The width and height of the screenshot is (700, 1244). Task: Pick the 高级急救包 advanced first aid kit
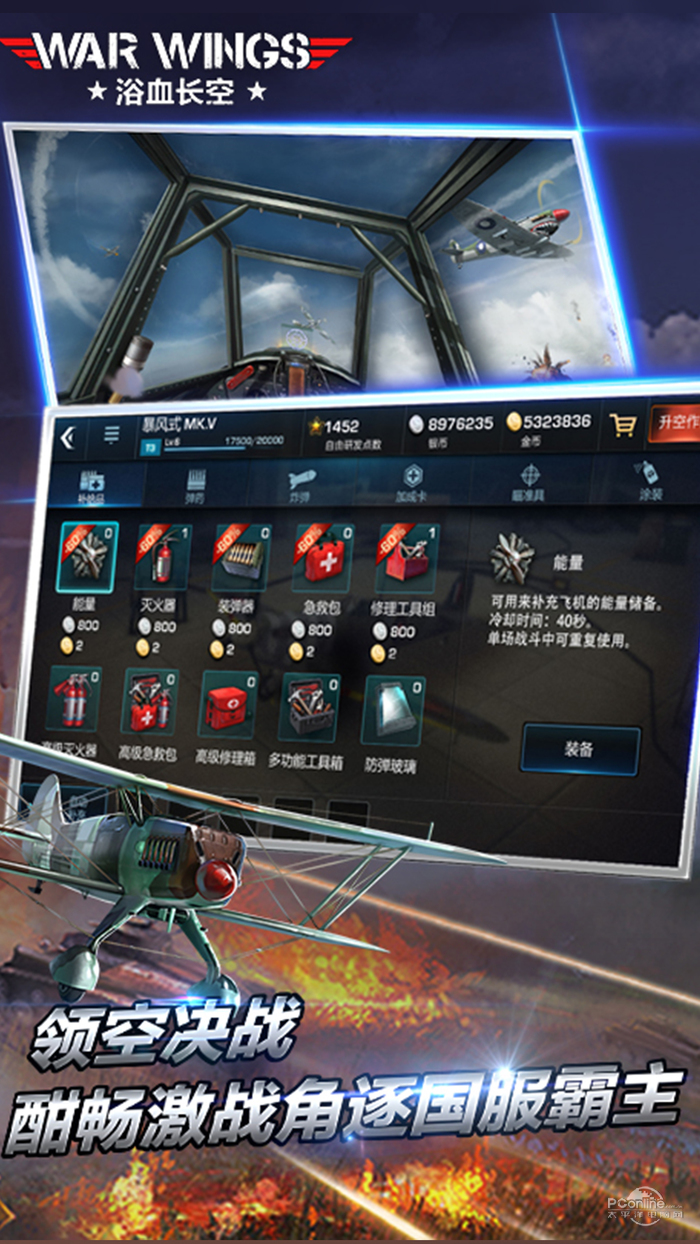[x=150, y=703]
